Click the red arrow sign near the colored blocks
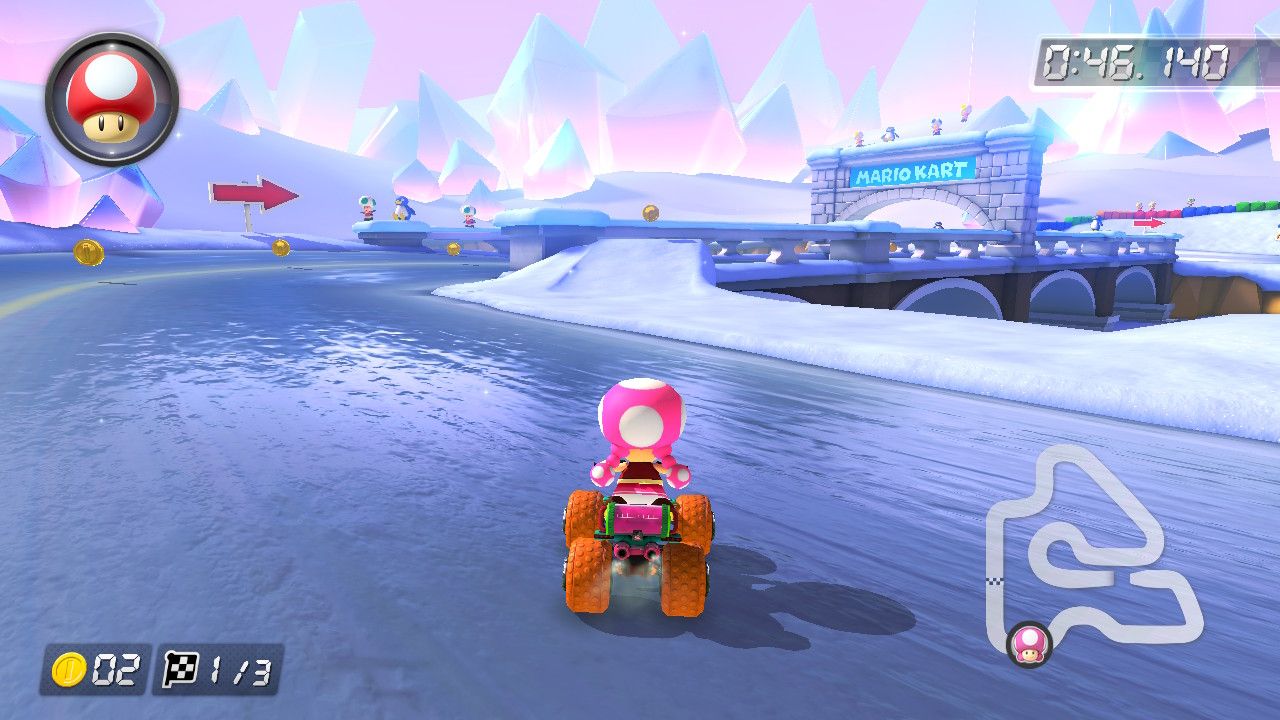The width and height of the screenshot is (1280, 720). [1148, 225]
